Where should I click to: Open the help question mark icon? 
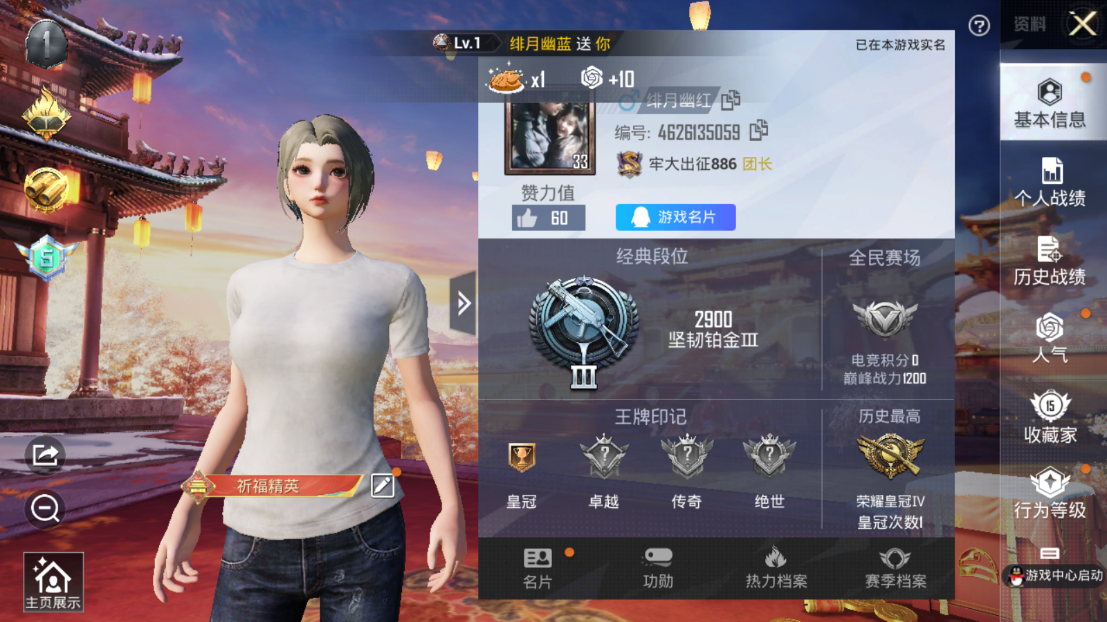[979, 26]
